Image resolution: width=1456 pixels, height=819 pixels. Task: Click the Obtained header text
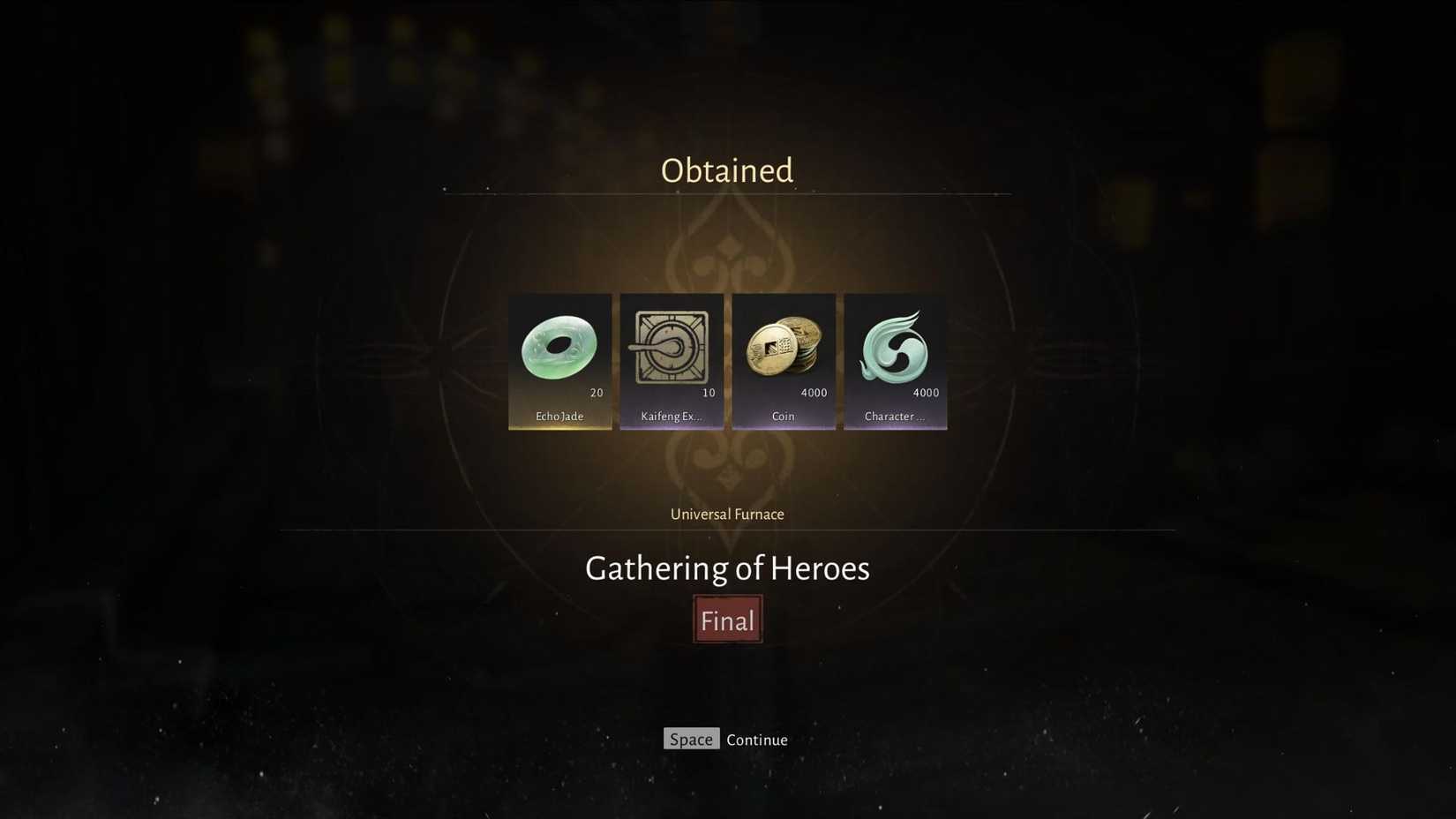point(726,169)
